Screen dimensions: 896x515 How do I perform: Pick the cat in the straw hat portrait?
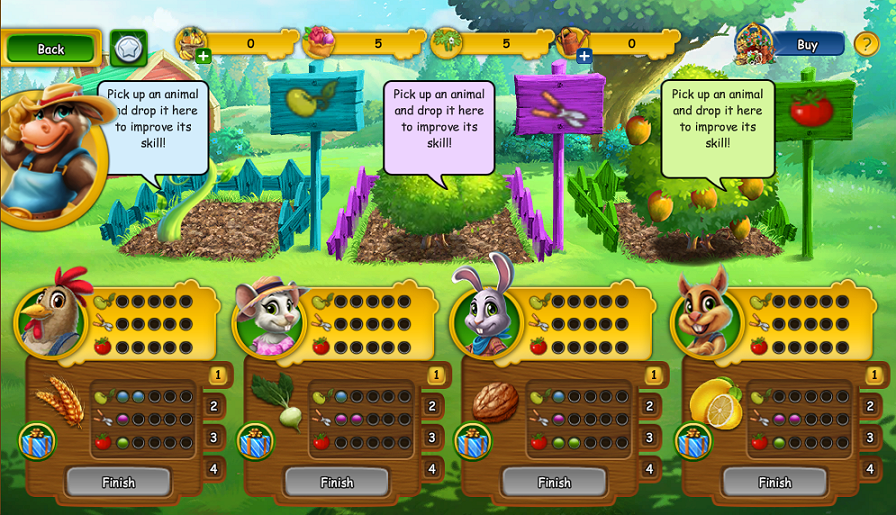tap(268, 320)
